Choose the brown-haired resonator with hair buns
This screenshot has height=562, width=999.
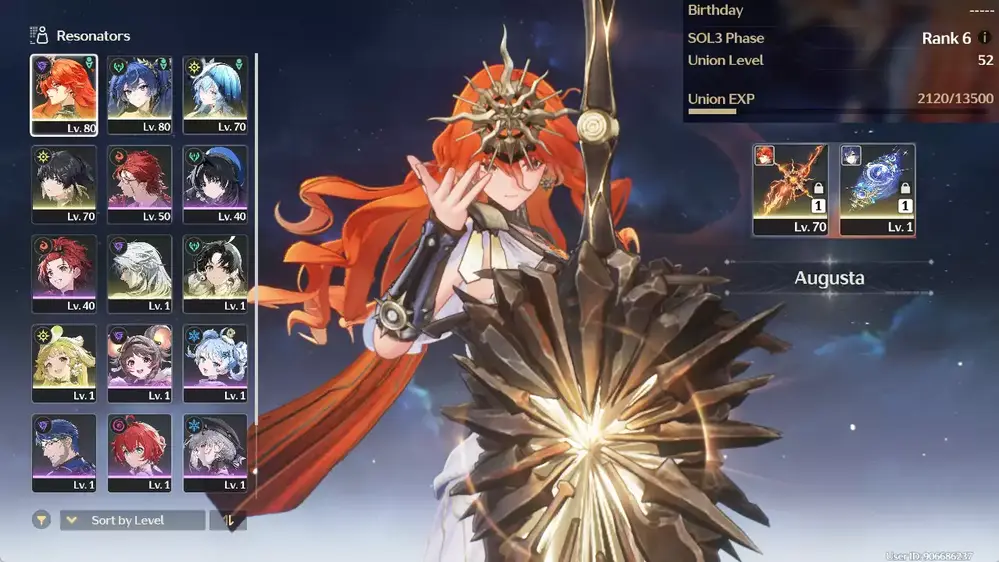click(x=140, y=363)
